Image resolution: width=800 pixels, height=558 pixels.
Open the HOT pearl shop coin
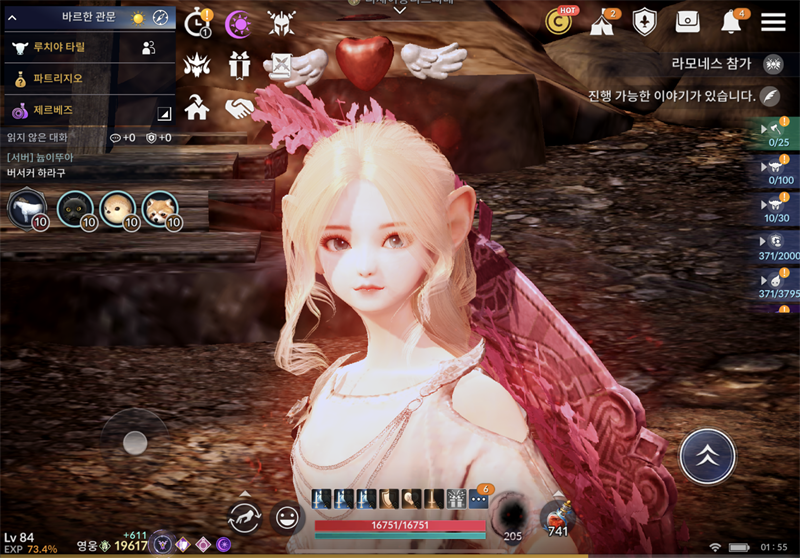point(561,22)
